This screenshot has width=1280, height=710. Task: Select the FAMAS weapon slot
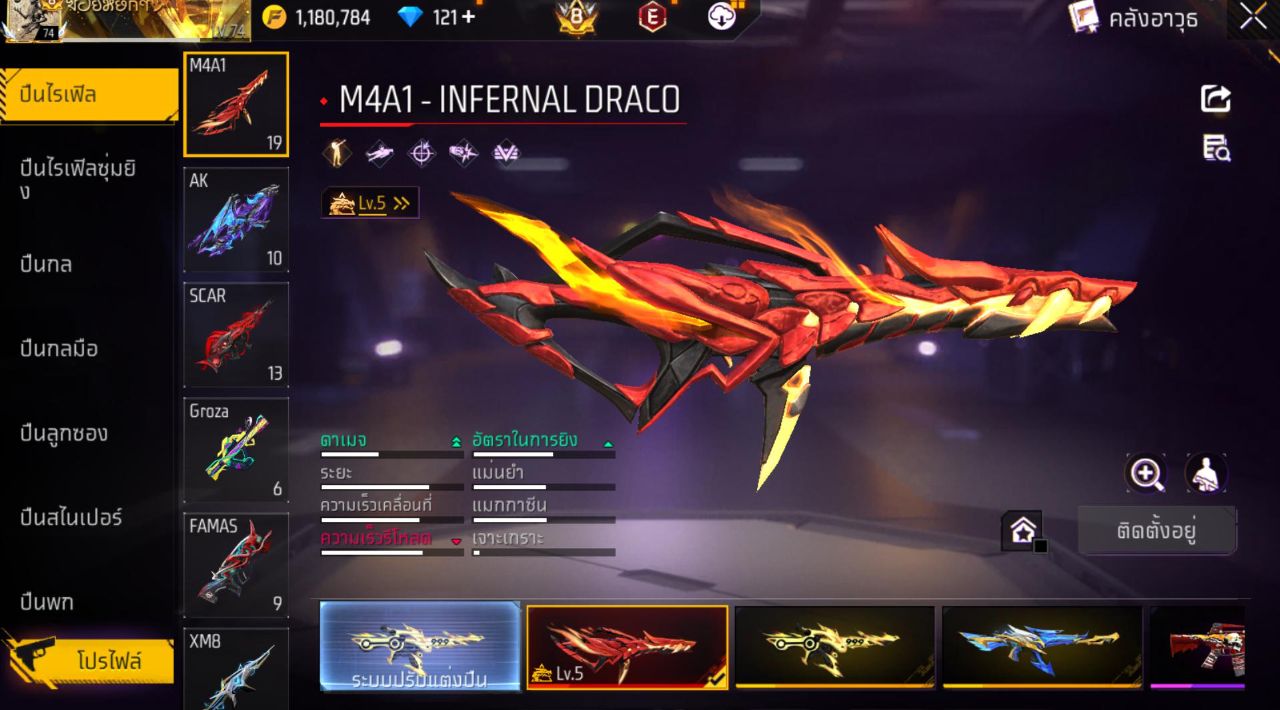pos(236,565)
